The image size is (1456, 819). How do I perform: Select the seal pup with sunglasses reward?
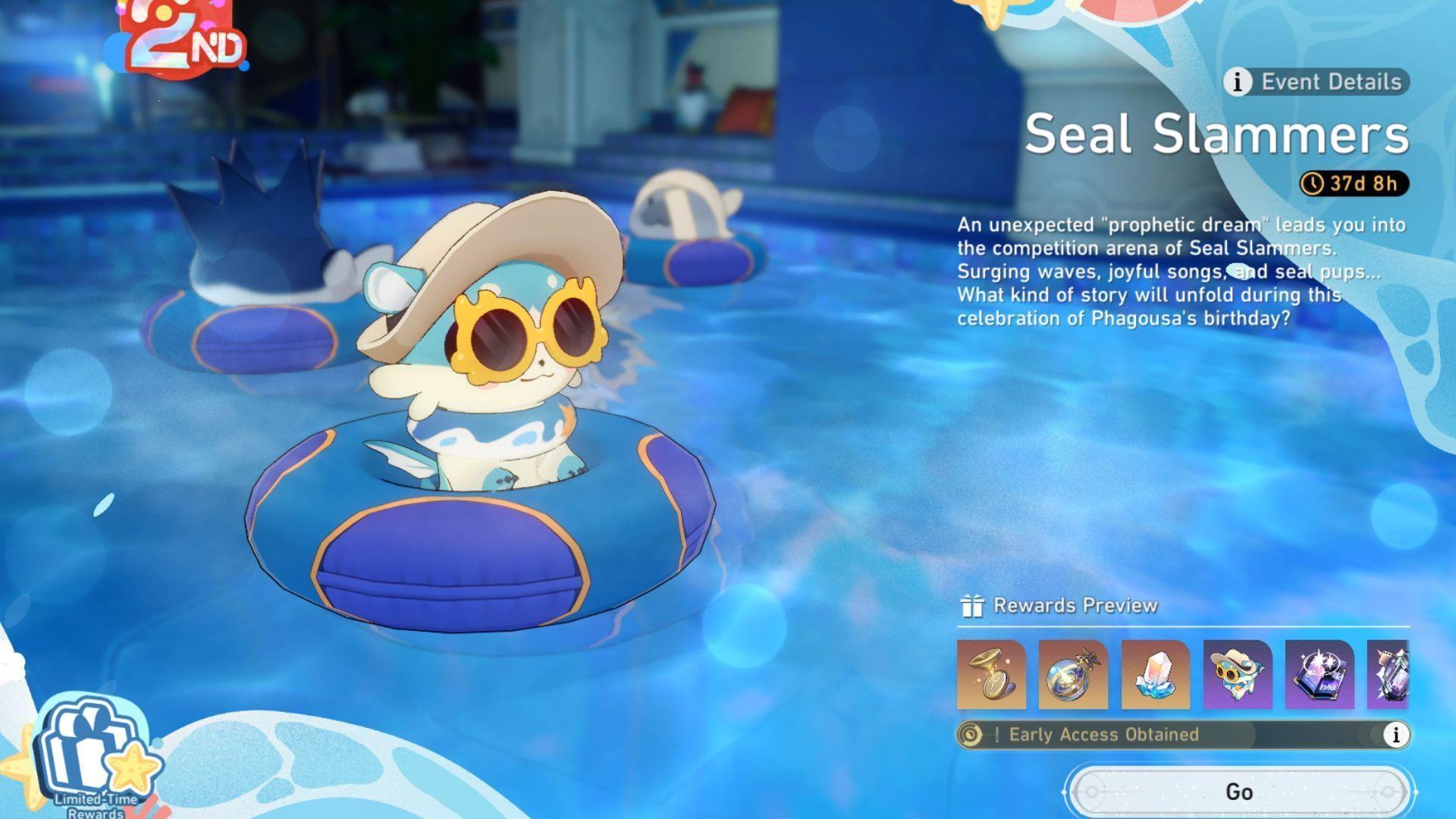coord(1237,675)
